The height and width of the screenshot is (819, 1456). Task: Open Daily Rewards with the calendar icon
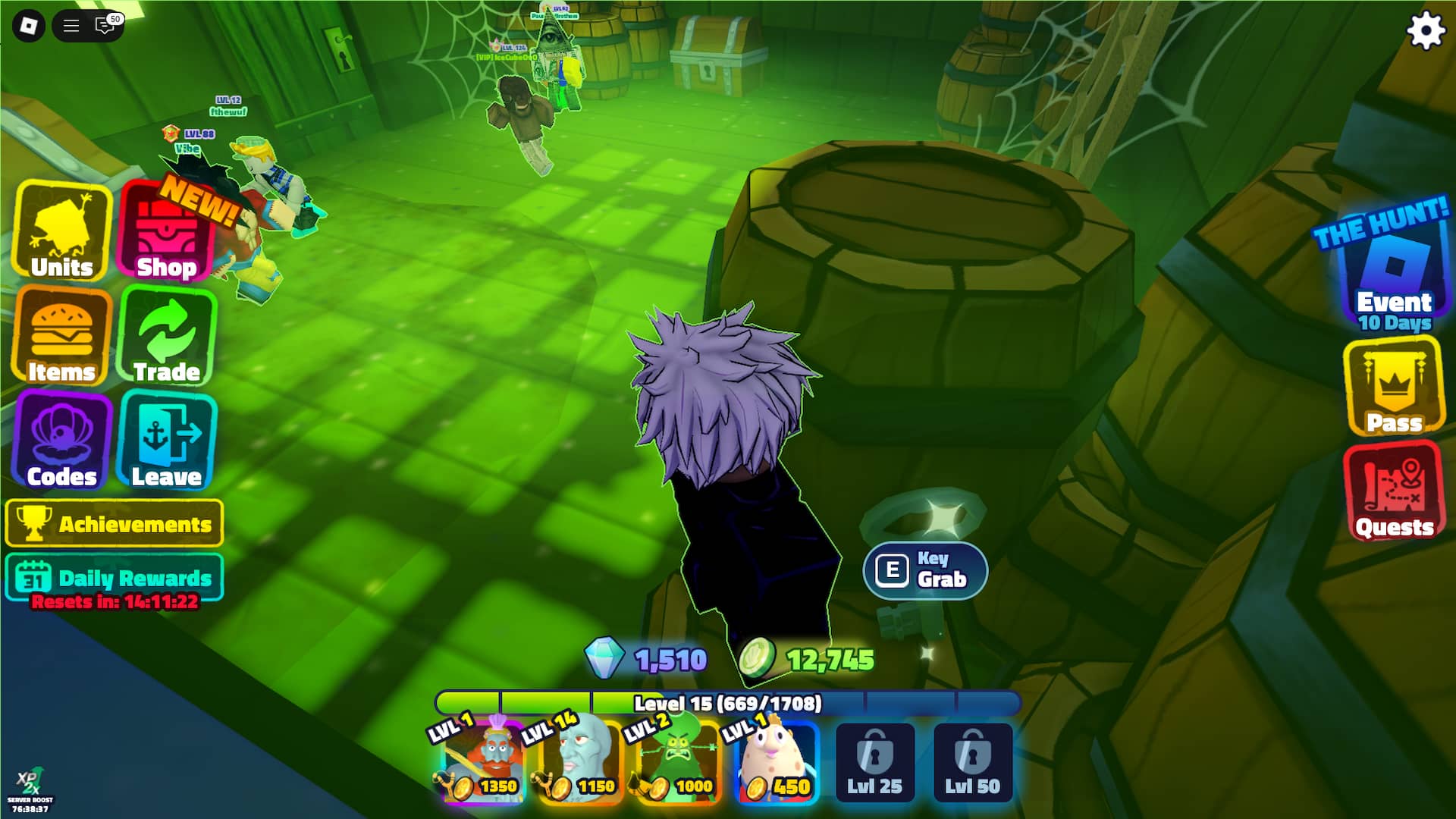coord(114,577)
